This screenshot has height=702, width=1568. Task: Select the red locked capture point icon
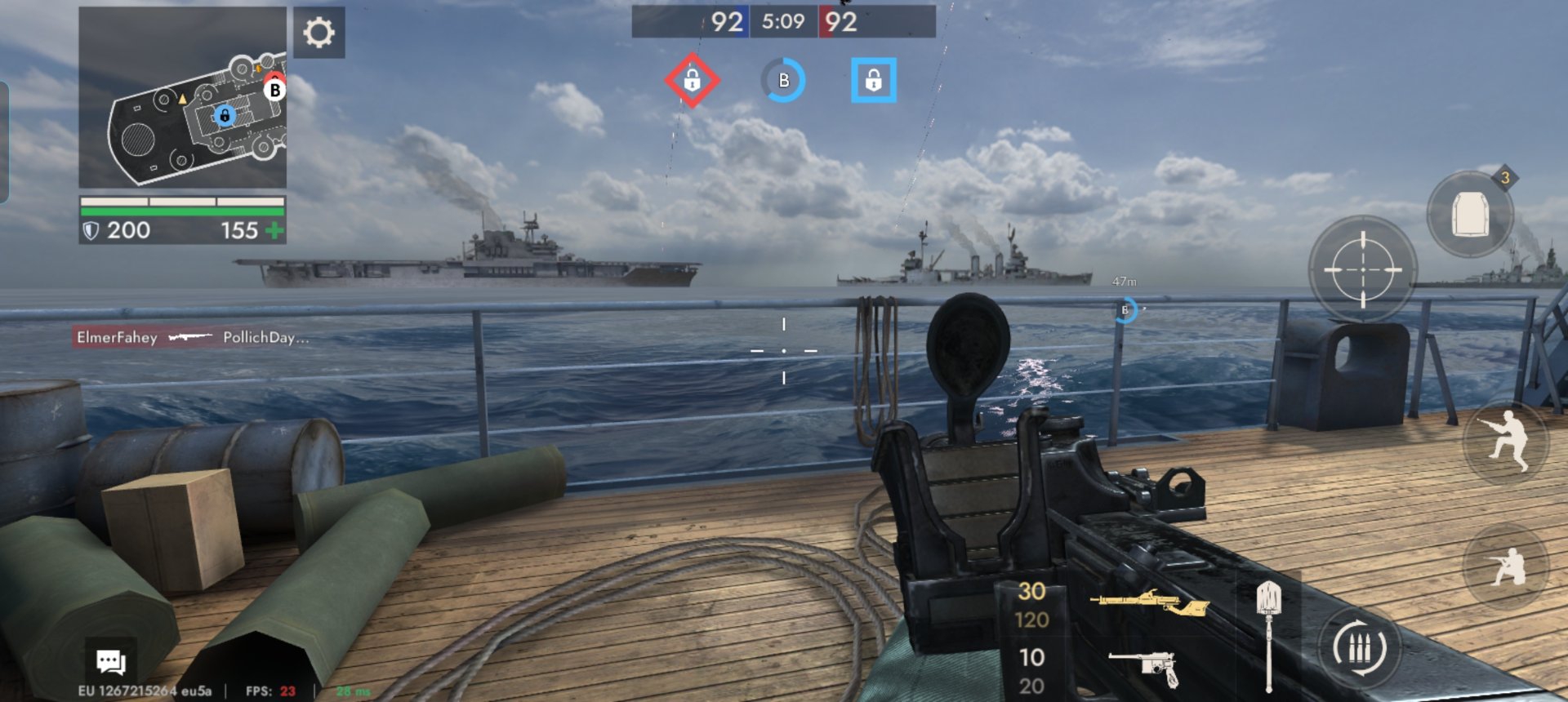[x=692, y=80]
